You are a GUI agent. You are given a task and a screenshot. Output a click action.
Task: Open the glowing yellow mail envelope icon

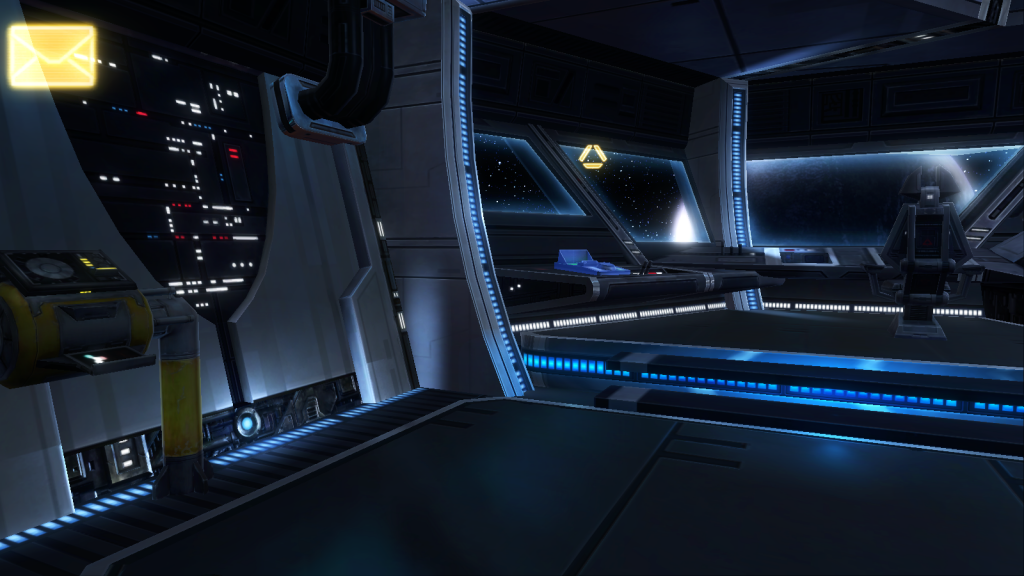[x=52, y=55]
